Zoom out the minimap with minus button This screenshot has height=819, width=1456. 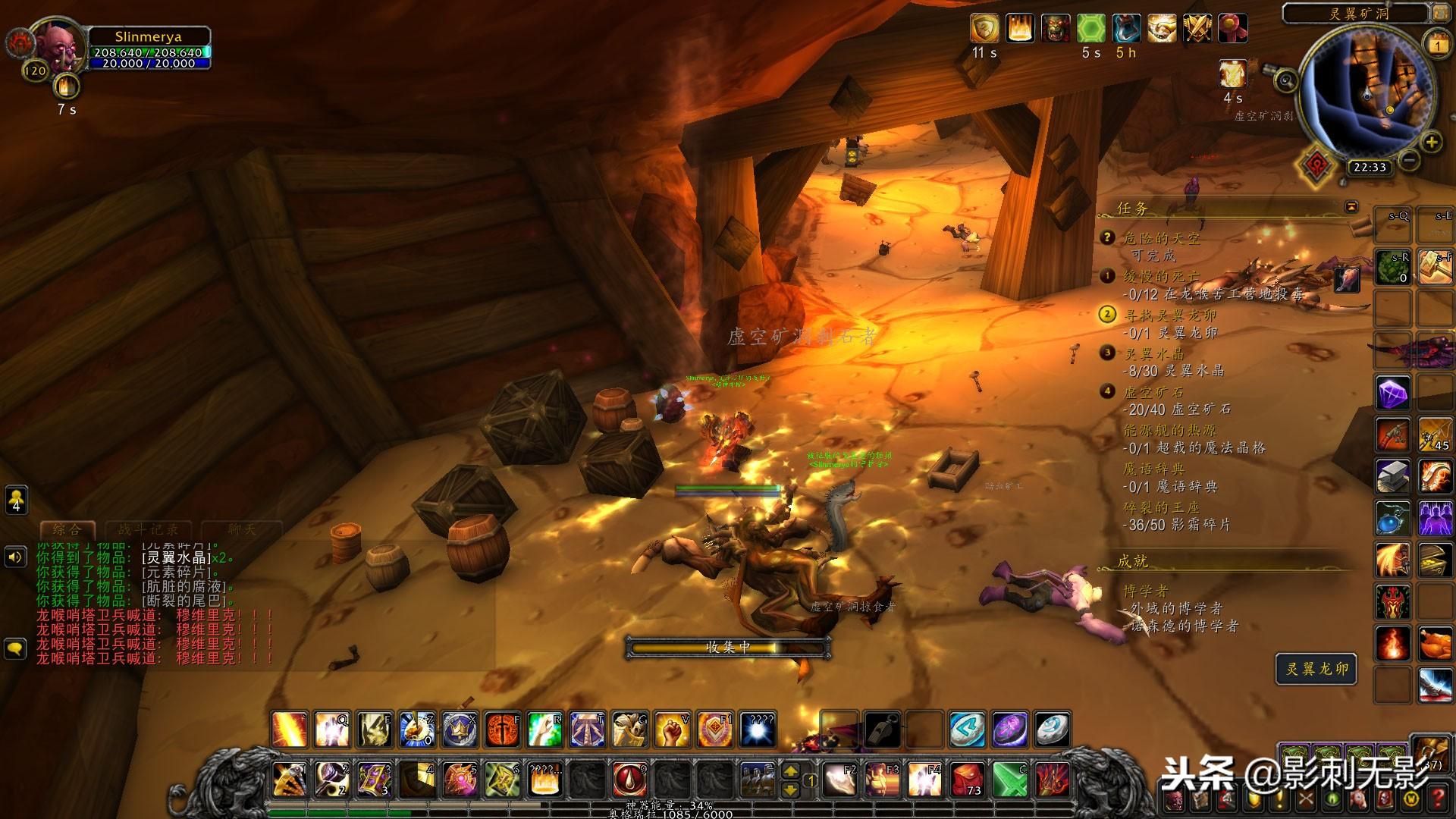(1409, 161)
